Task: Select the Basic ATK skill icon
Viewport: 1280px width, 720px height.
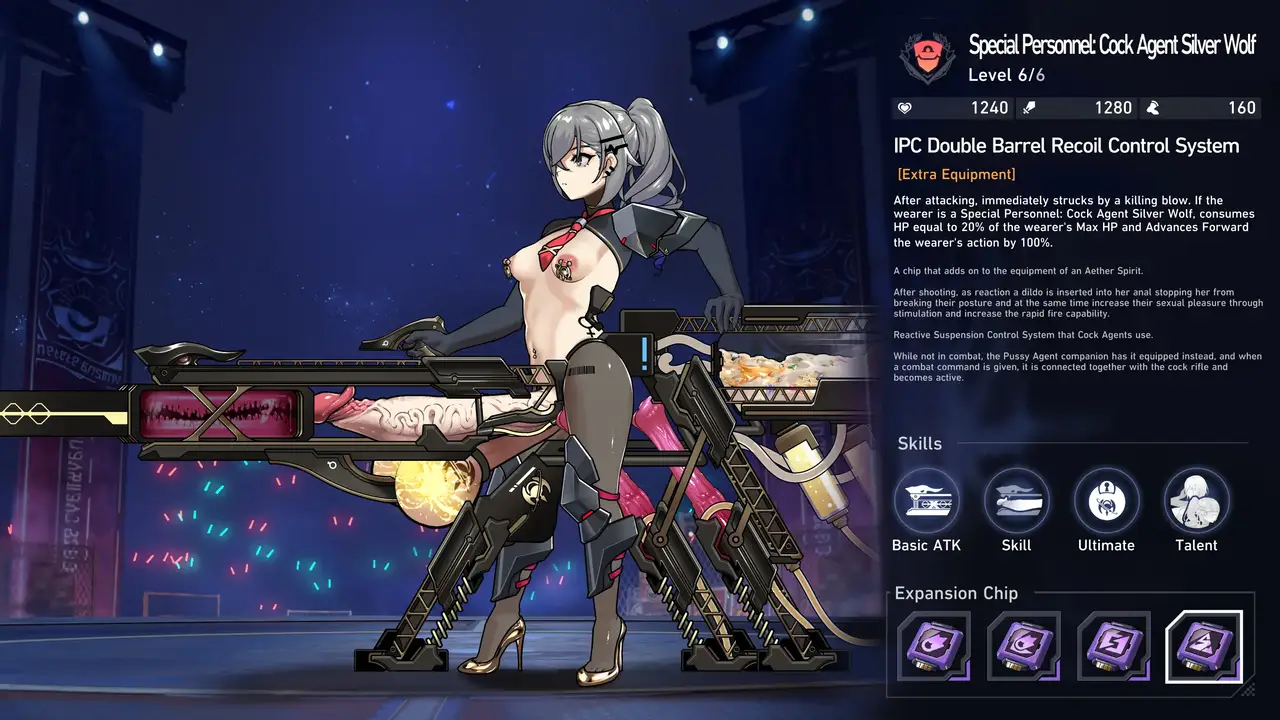Action: pos(926,501)
